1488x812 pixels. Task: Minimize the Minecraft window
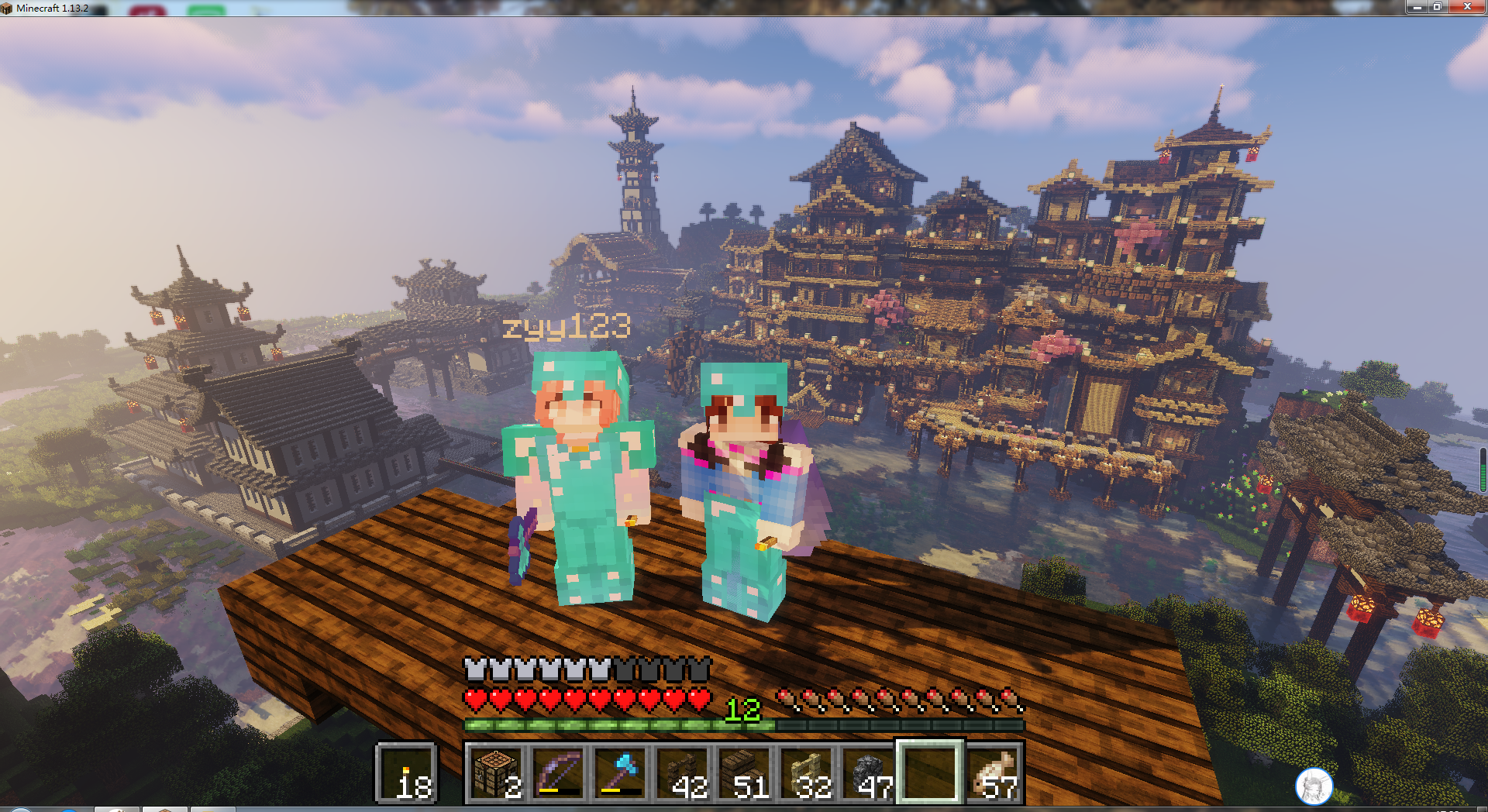click(1417, 7)
